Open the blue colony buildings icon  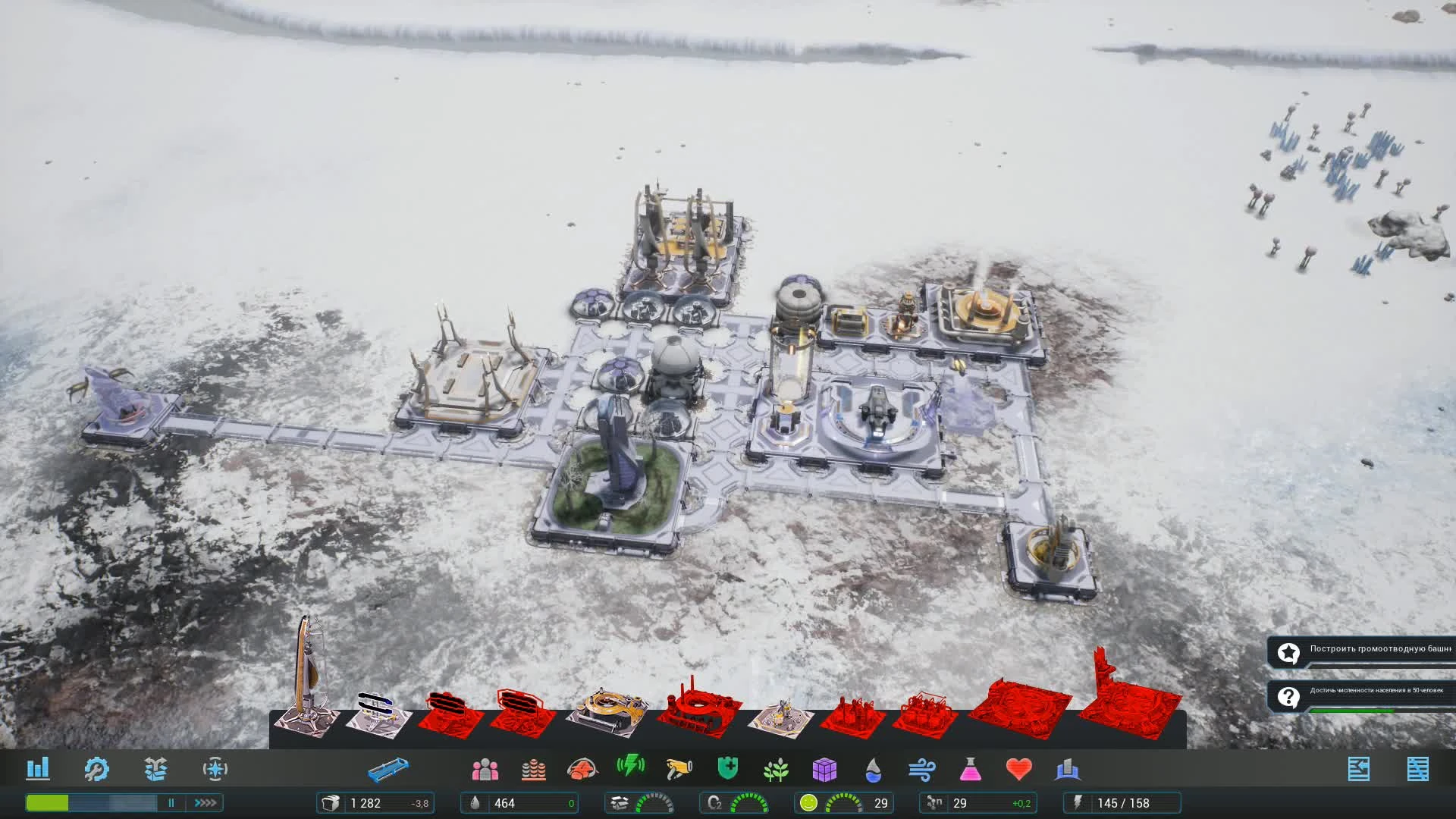coord(1068,769)
